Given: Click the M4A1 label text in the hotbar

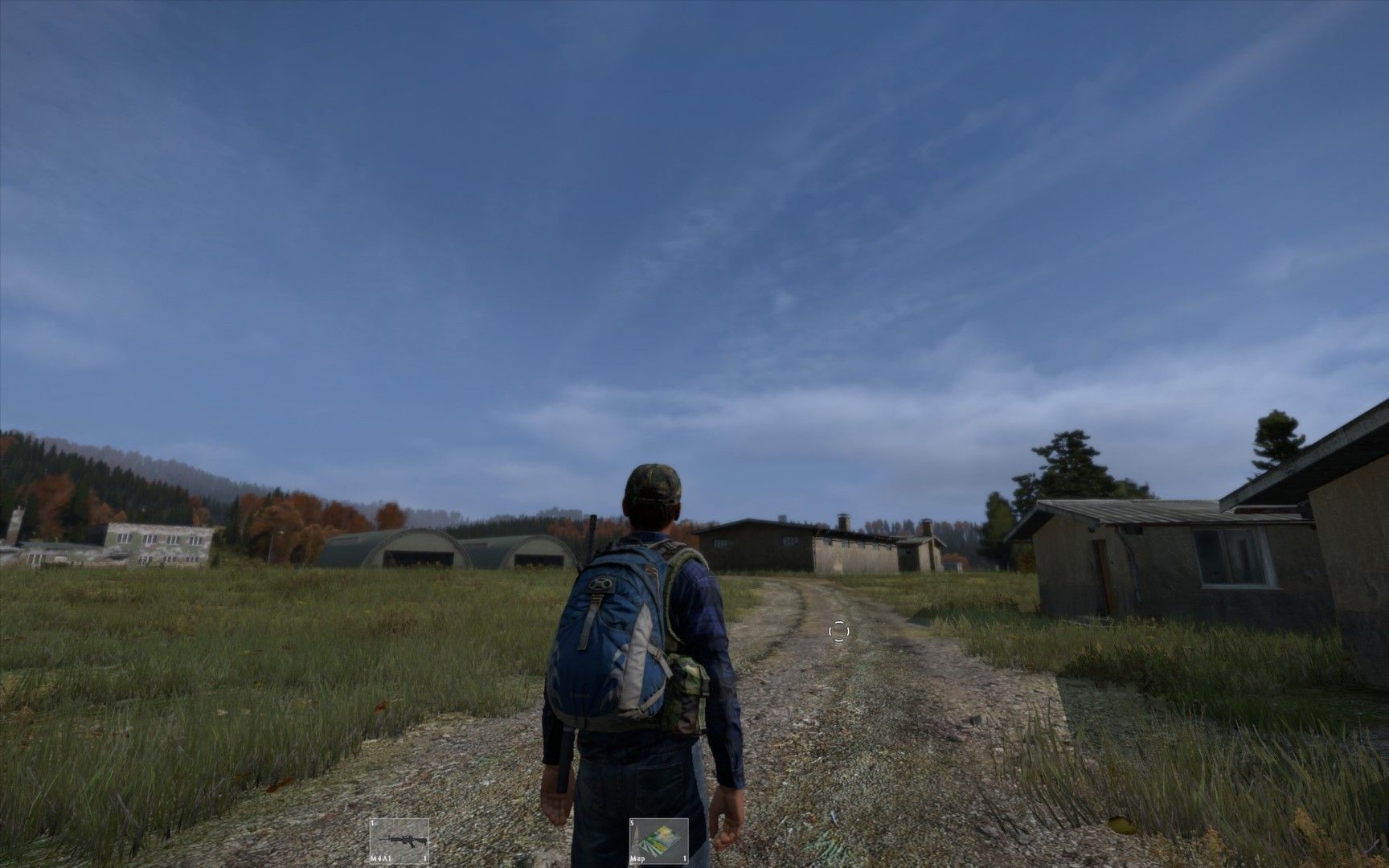Looking at the screenshot, I should pos(379,858).
